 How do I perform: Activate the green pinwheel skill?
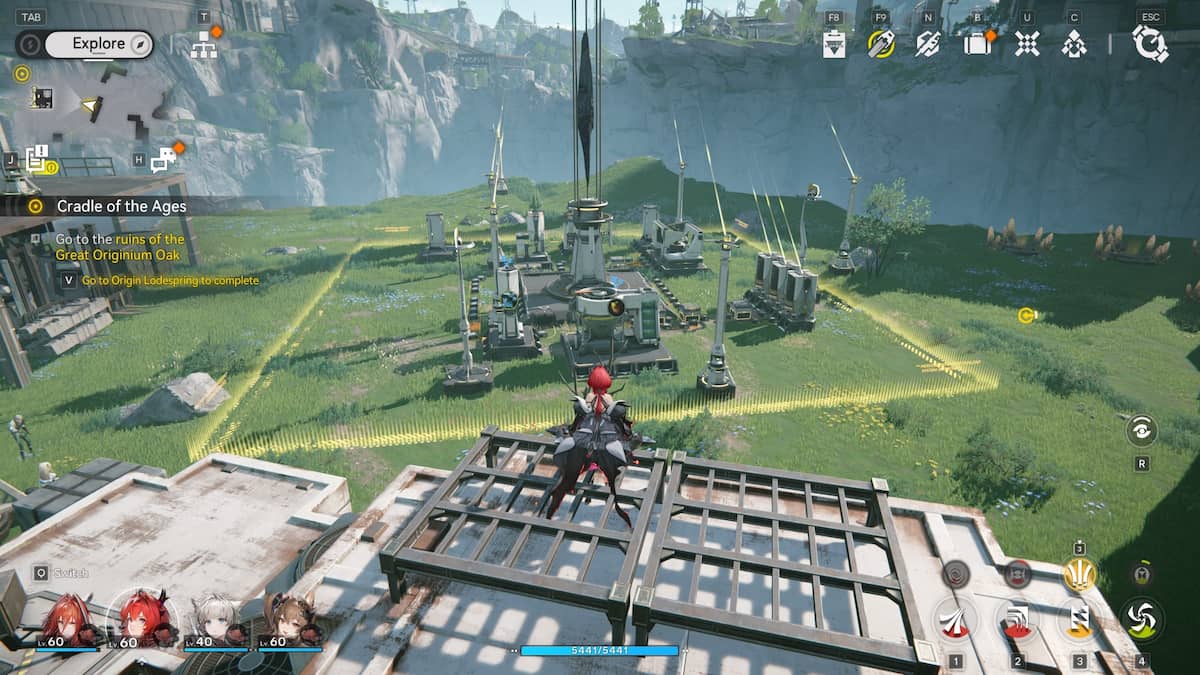point(1141,619)
